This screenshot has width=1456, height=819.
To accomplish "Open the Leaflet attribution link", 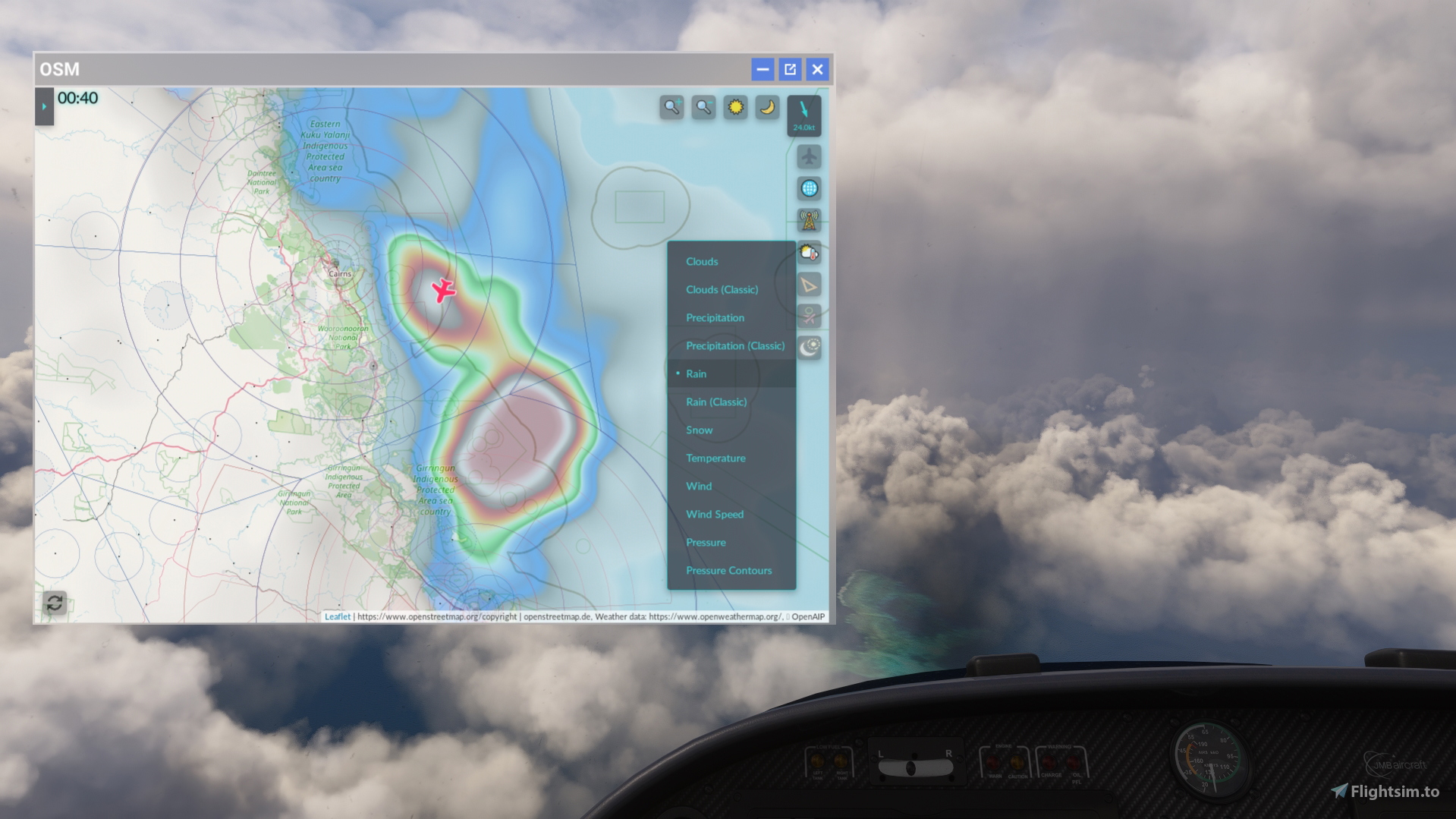I will click(x=338, y=616).
